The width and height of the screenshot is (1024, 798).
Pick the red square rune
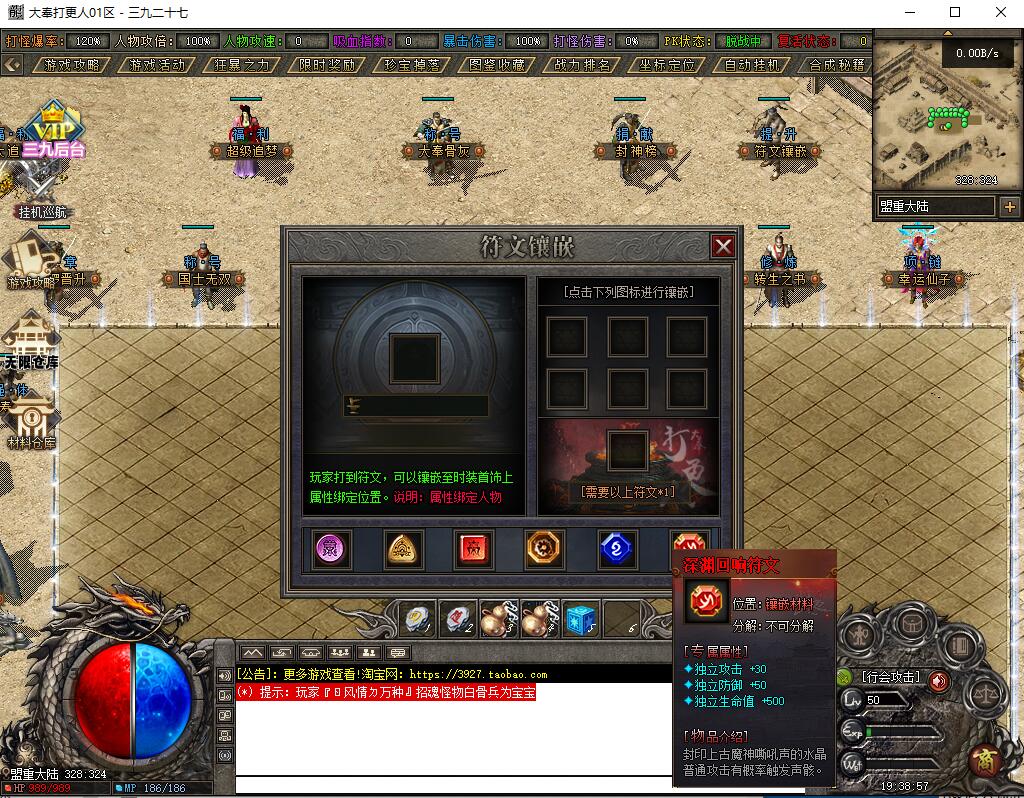[x=473, y=549]
